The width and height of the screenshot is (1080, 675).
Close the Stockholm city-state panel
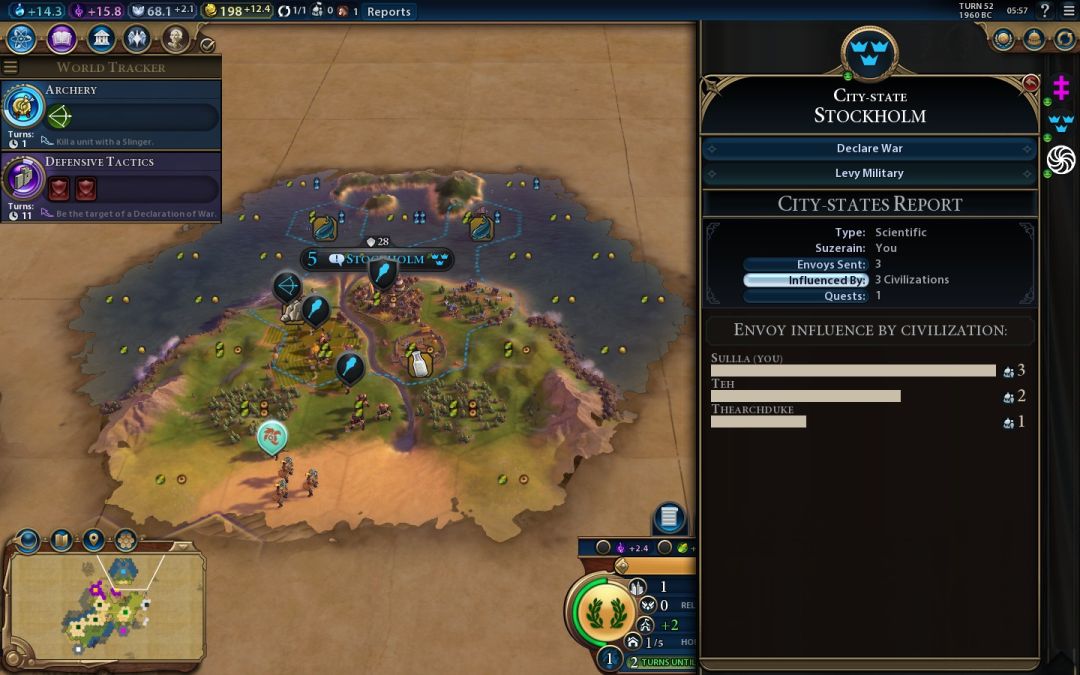tap(1031, 82)
